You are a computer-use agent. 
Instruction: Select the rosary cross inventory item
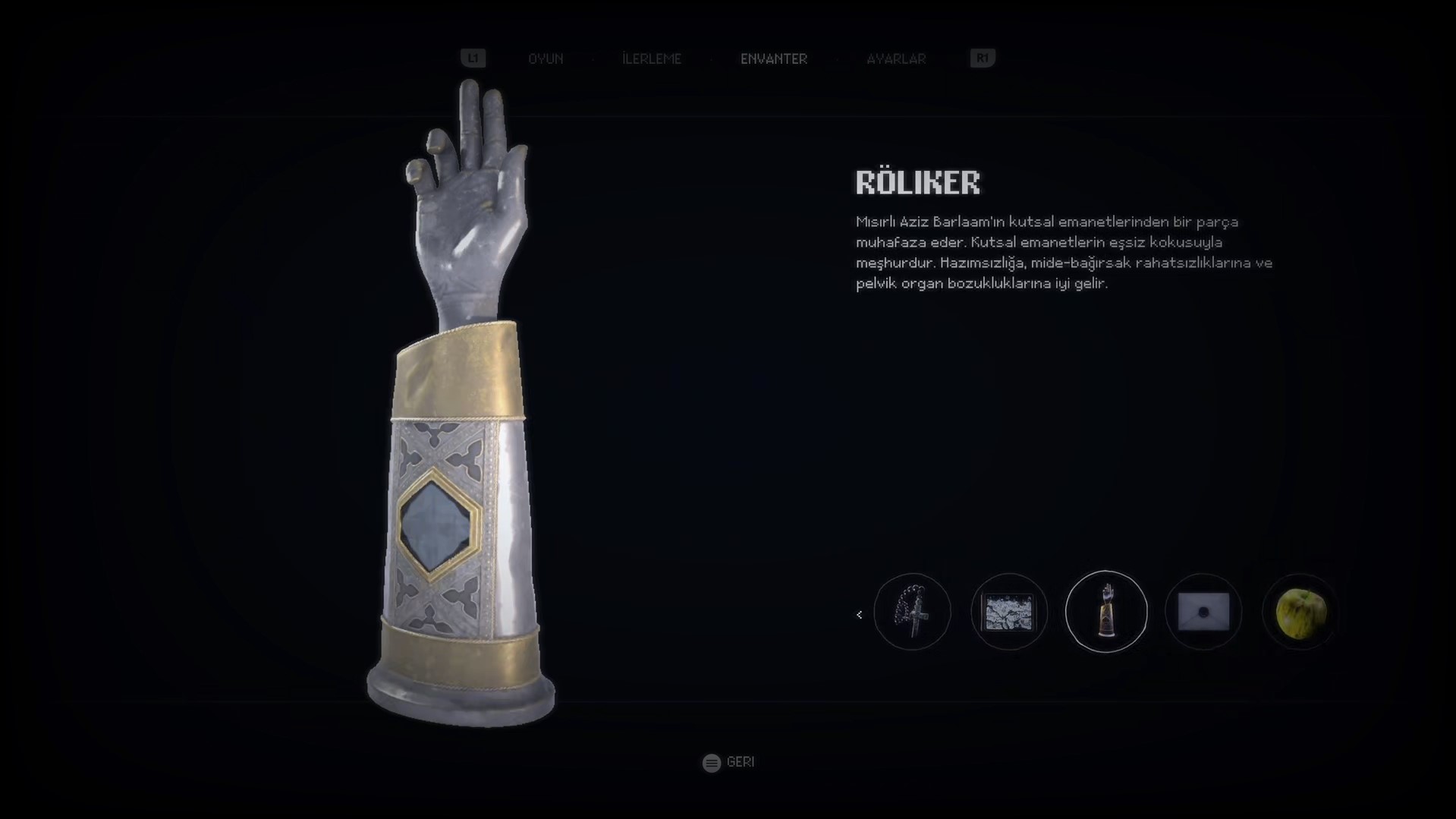912,612
